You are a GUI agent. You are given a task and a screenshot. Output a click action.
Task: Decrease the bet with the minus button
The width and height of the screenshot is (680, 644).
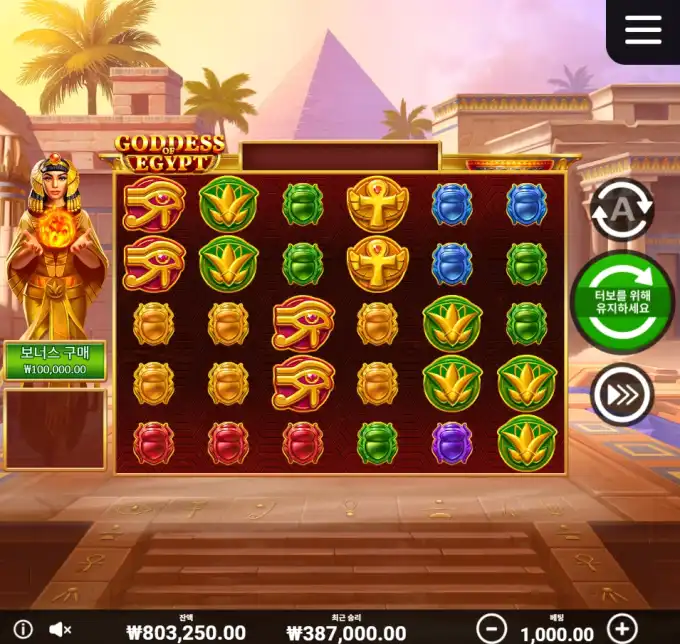click(x=491, y=628)
